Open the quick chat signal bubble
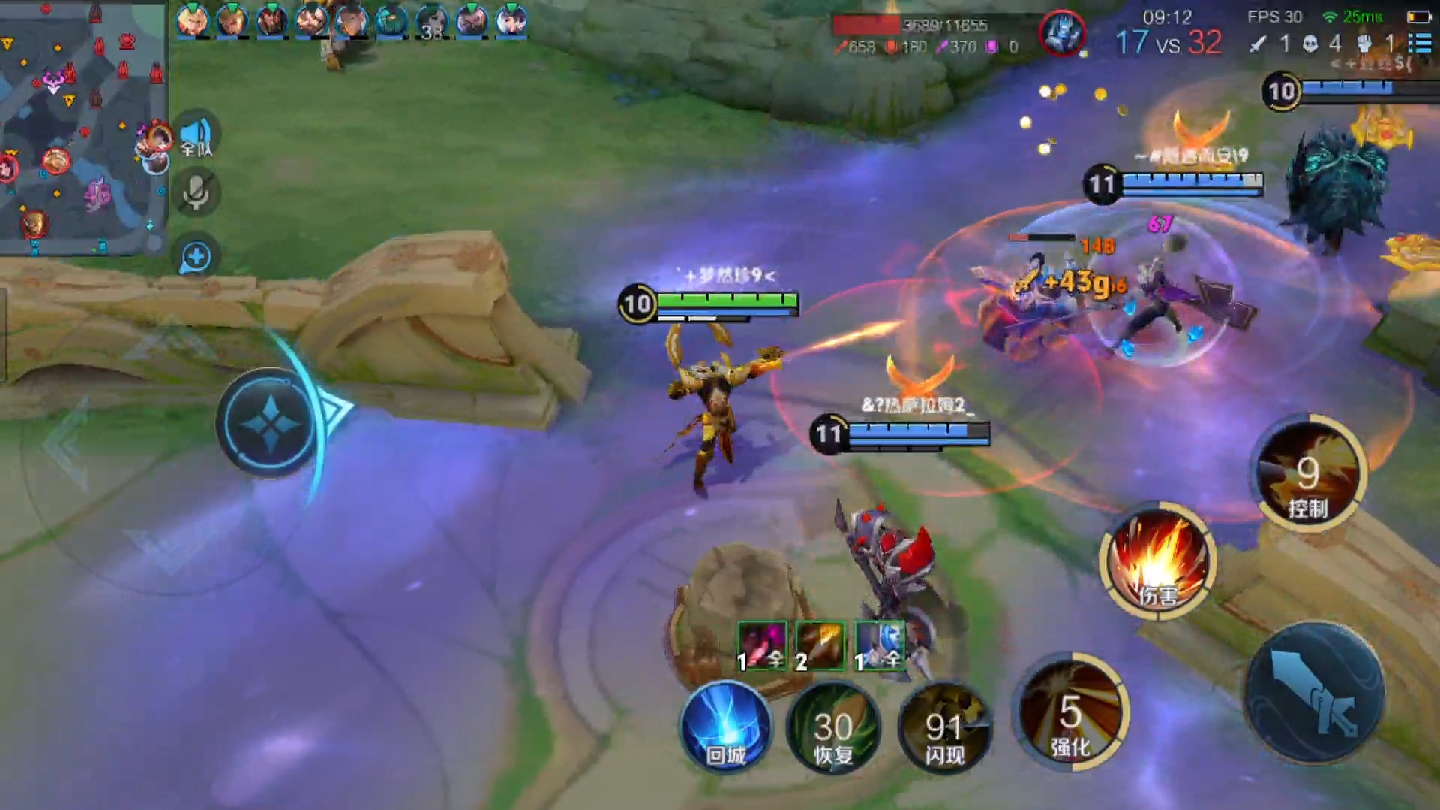 tap(196, 258)
